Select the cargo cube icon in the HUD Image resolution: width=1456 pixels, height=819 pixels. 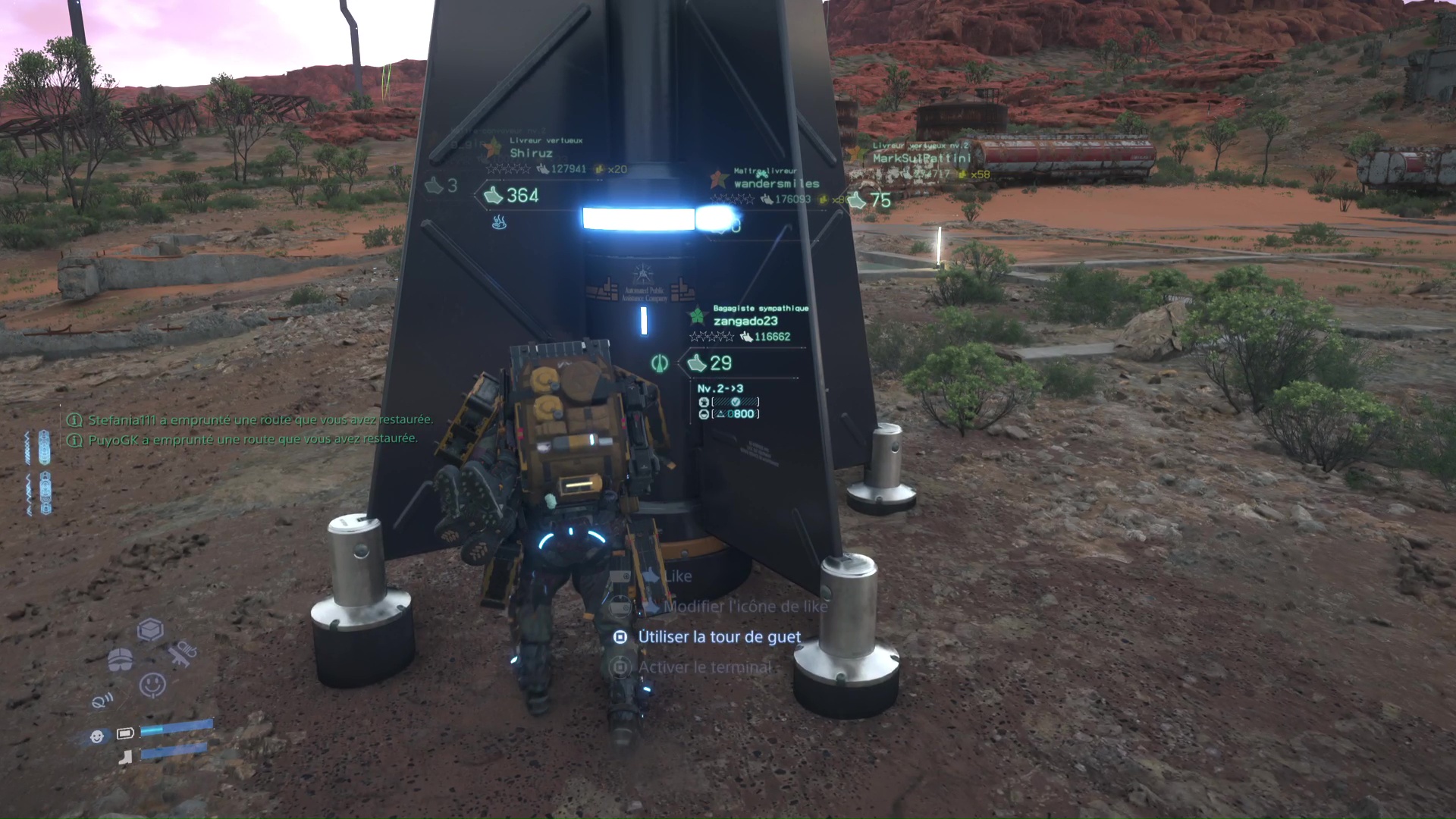[151, 629]
